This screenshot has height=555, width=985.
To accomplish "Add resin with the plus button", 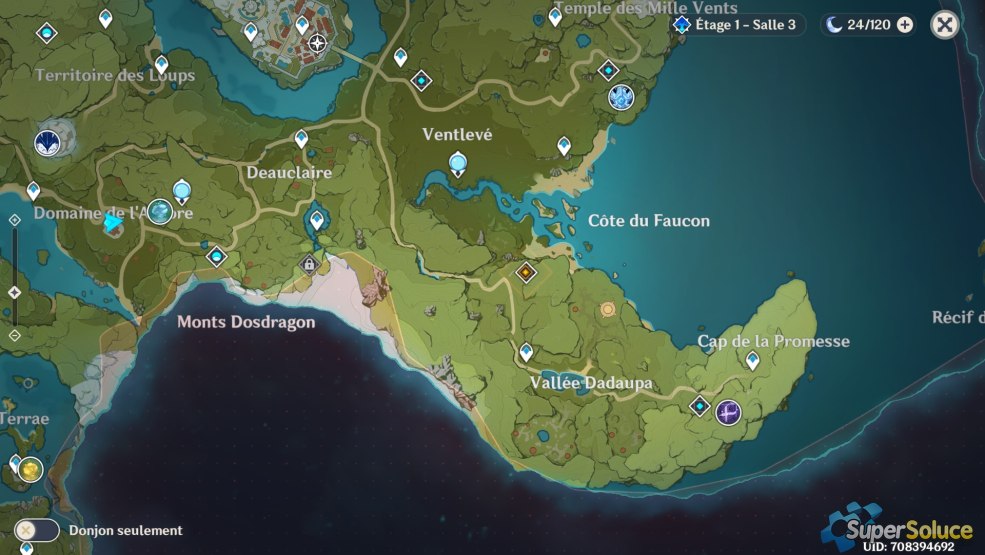I will (x=905, y=25).
